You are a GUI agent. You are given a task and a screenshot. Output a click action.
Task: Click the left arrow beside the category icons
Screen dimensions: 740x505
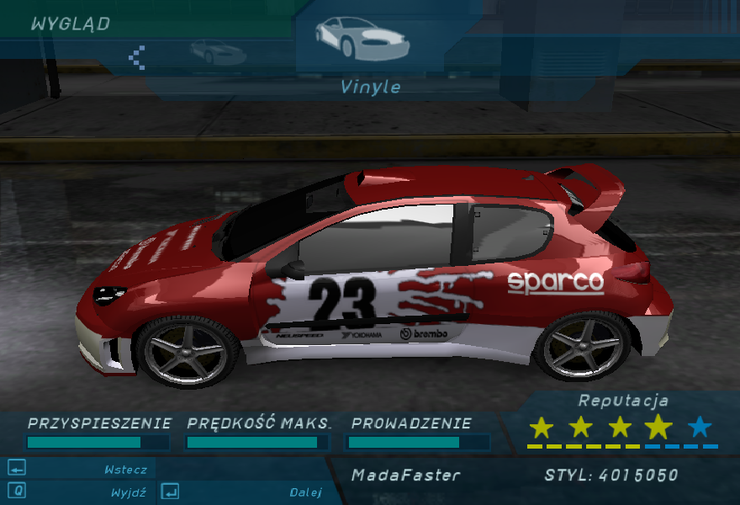pyautogui.click(x=138, y=56)
